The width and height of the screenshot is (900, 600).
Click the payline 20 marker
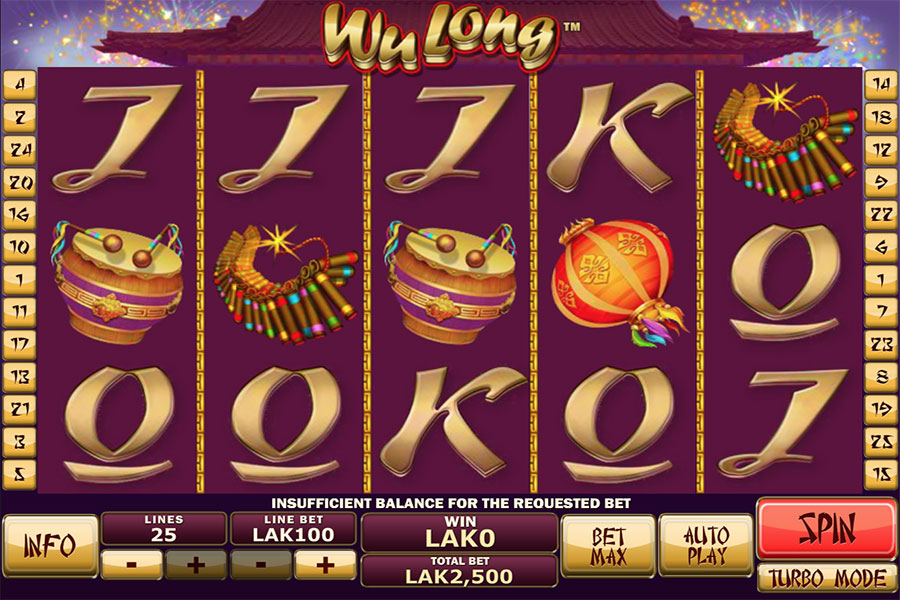[20, 182]
